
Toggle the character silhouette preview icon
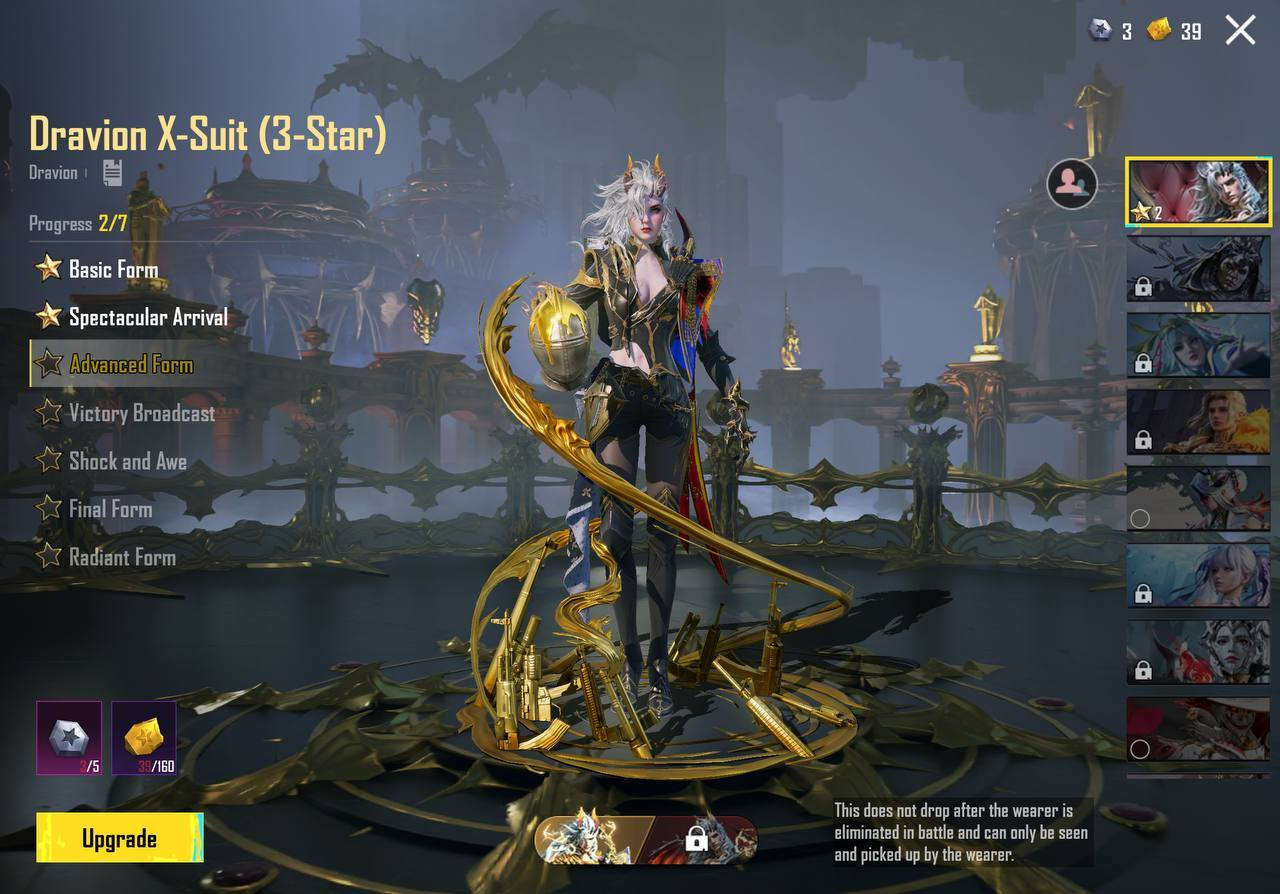(x=1071, y=183)
